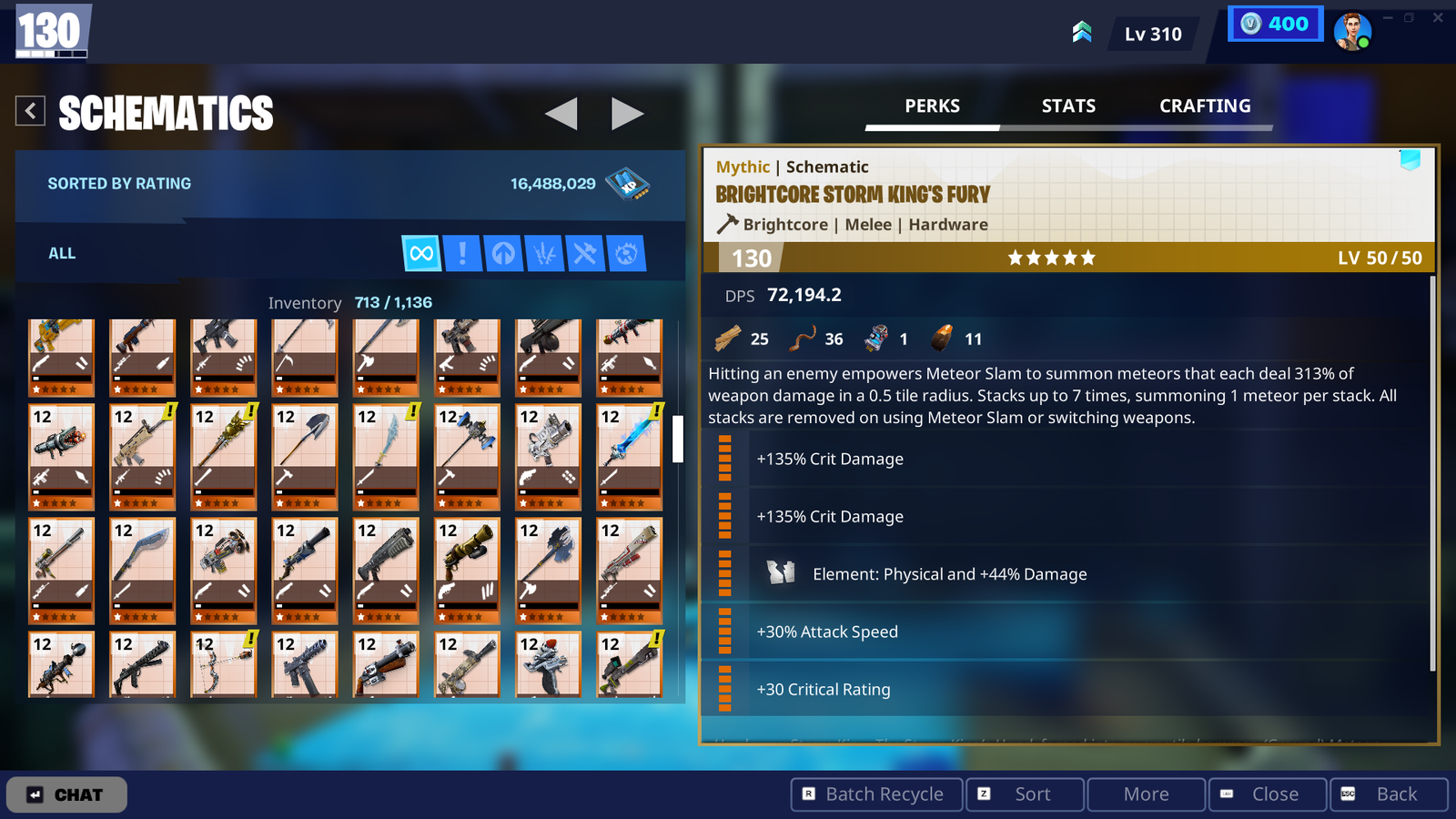Open Batch Recycle

tap(875, 794)
